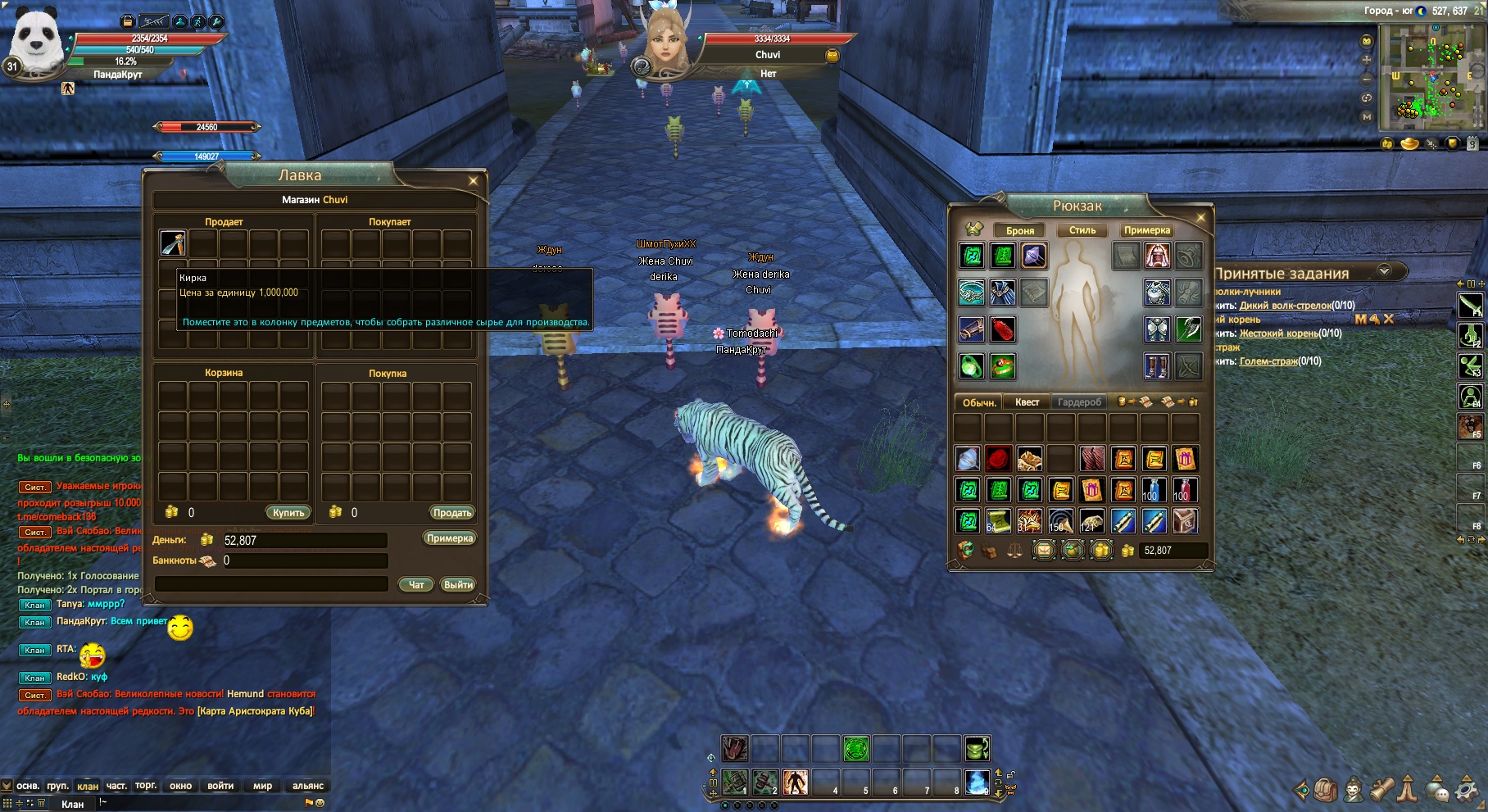The image size is (1488, 812).
Task: Switch to the Стиль tab
Action: point(1082,231)
